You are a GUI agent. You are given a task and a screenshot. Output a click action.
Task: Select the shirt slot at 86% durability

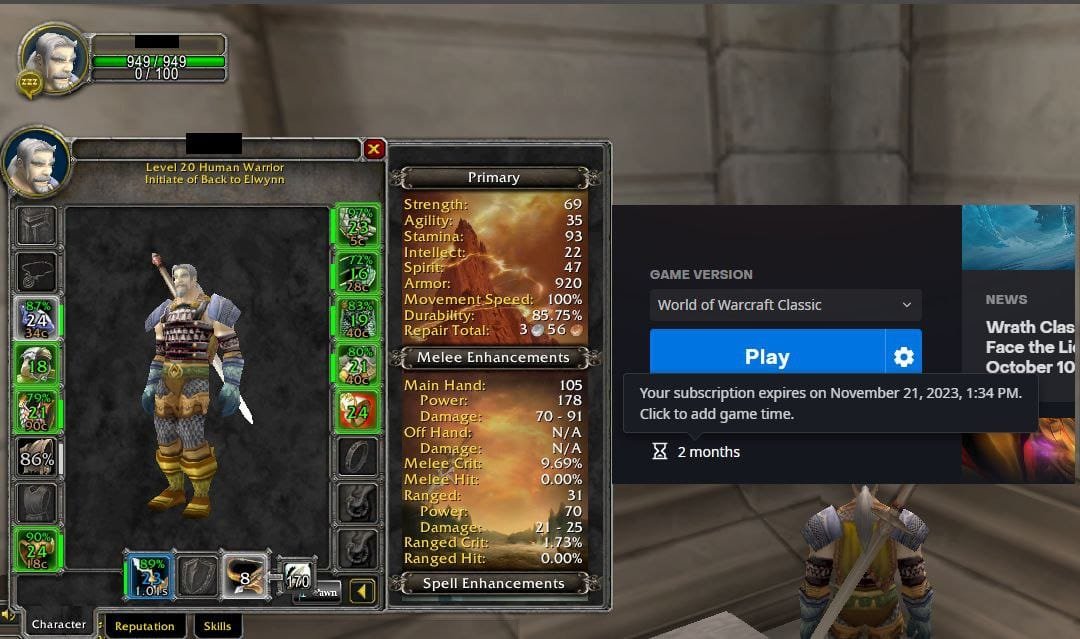37,459
